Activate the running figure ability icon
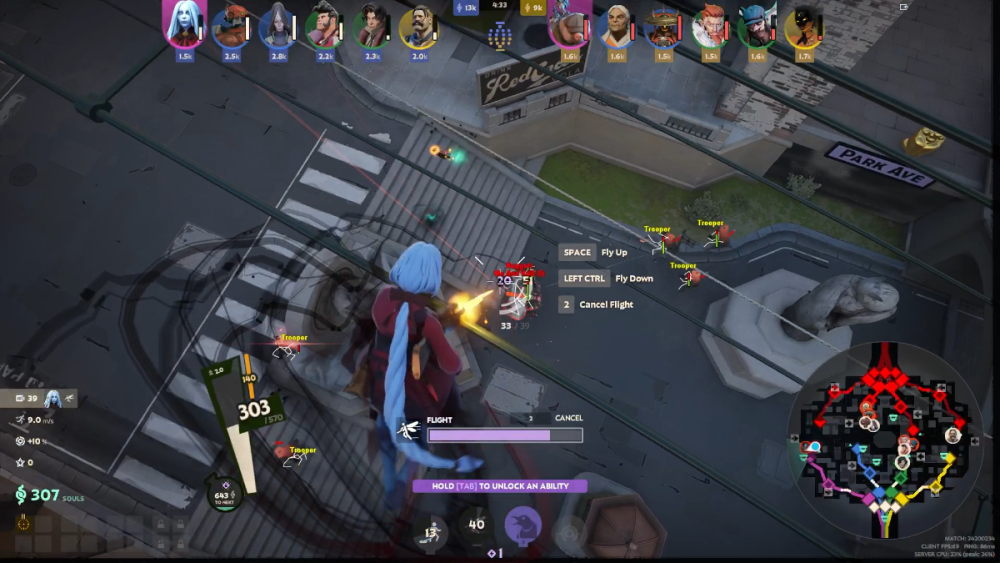 (x=431, y=529)
